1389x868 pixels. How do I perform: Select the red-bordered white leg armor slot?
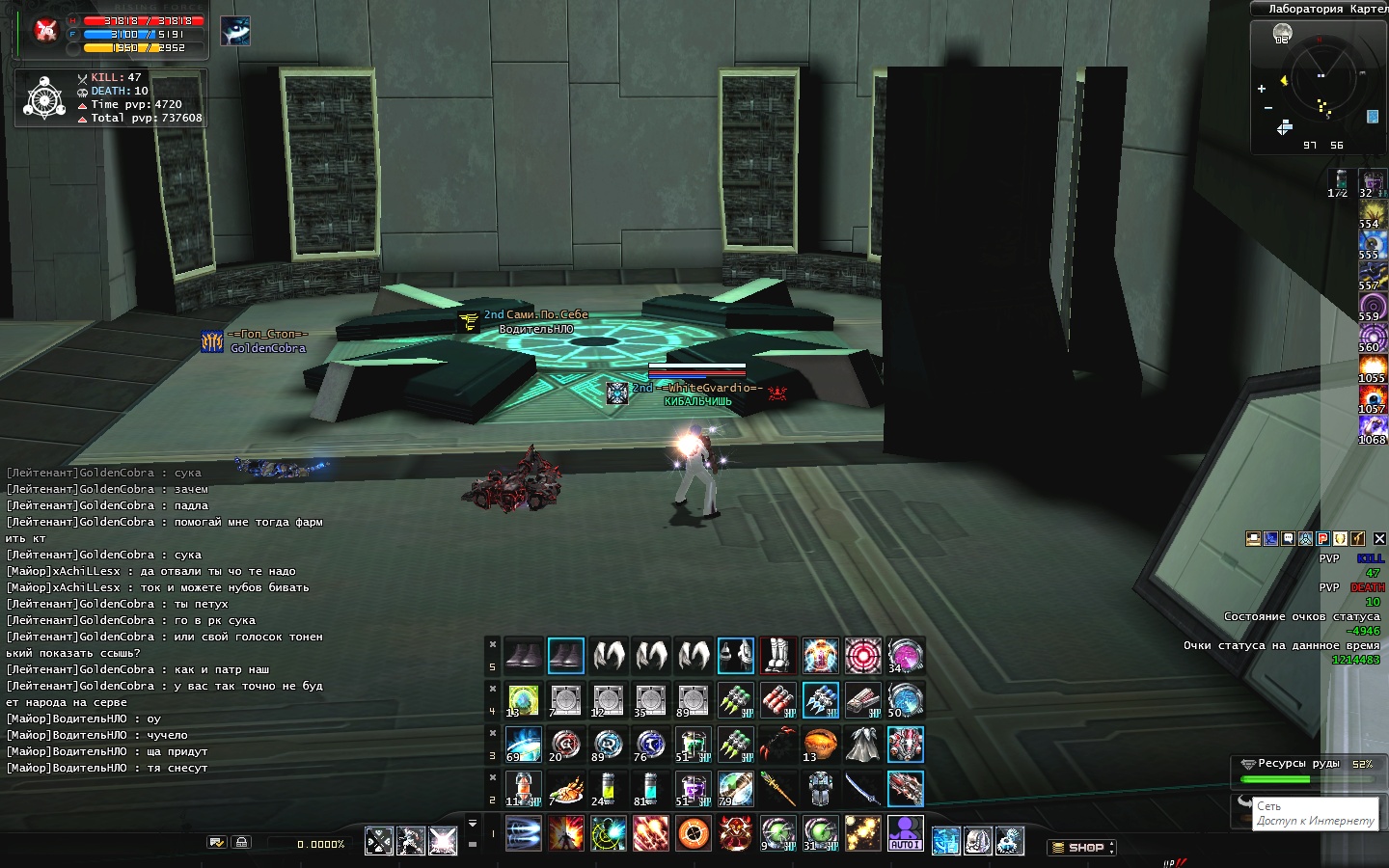coord(777,656)
